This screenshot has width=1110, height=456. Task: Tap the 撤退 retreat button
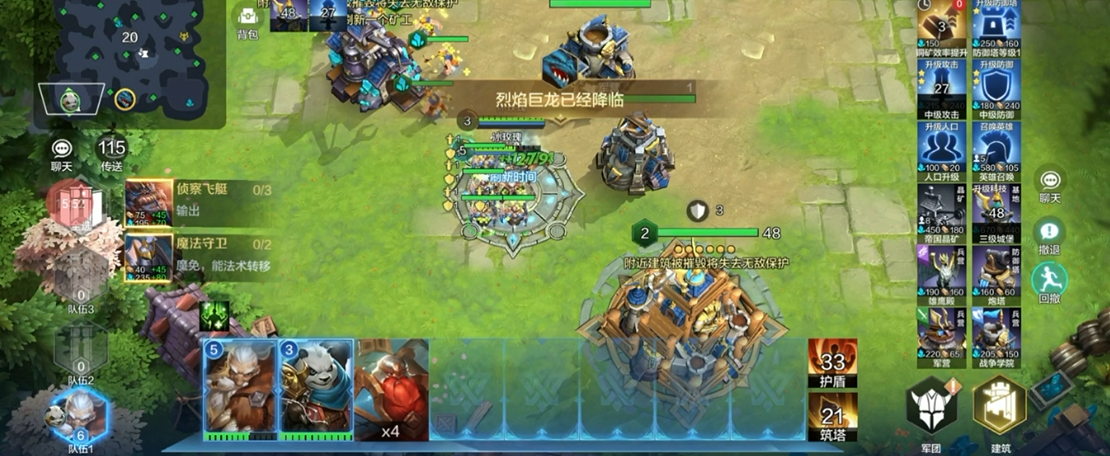tap(1050, 233)
